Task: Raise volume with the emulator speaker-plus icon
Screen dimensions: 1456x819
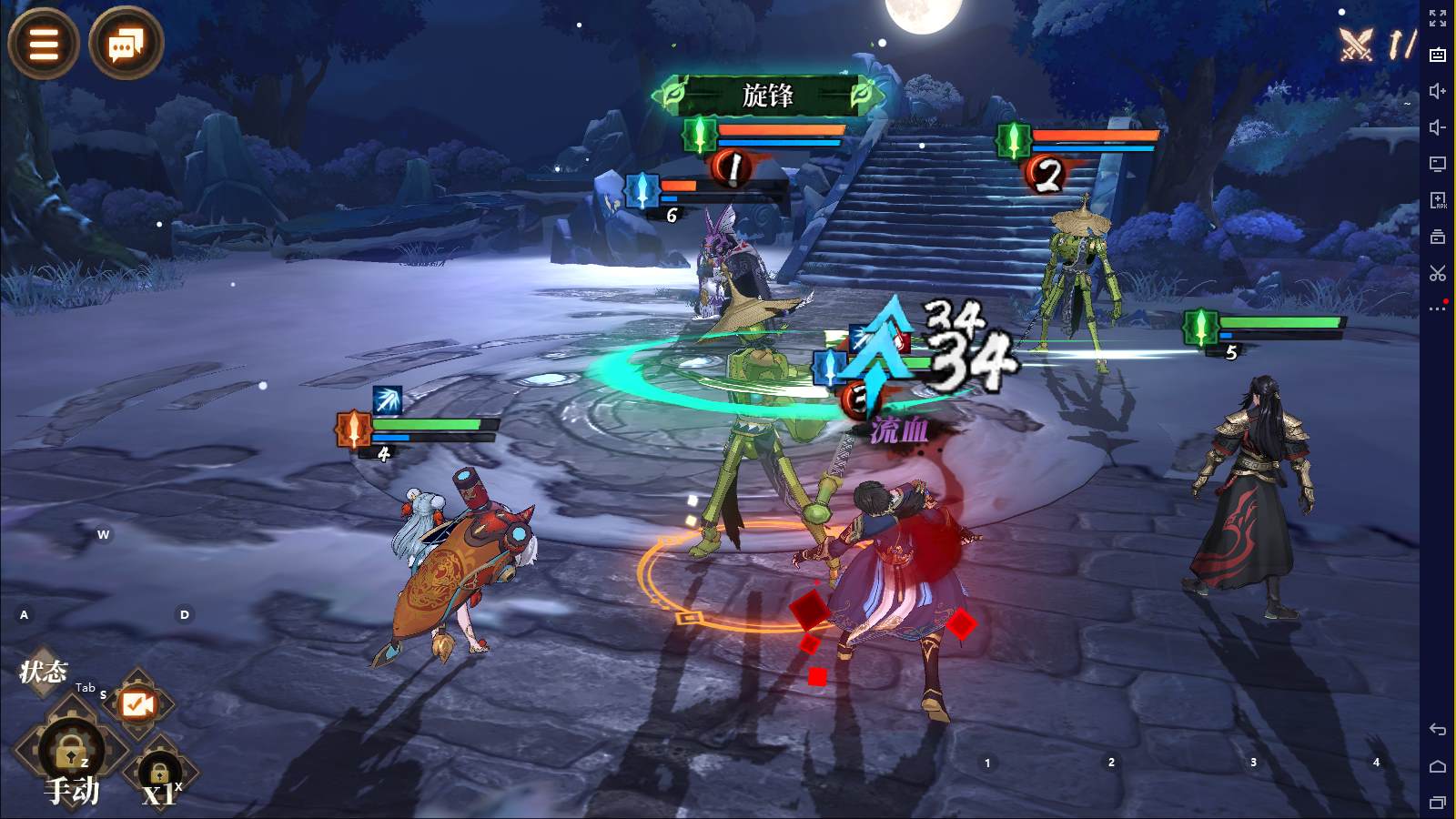Action: (1438, 91)
